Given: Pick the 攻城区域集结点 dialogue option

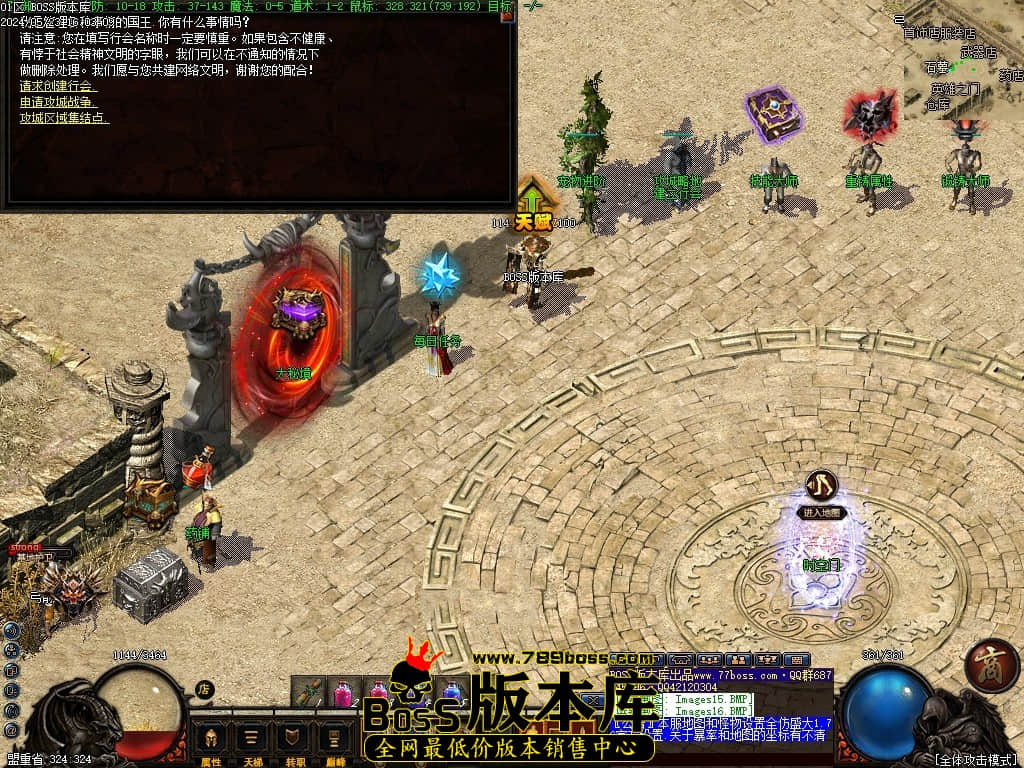Looking at the screenshot, I should point(65,117).
